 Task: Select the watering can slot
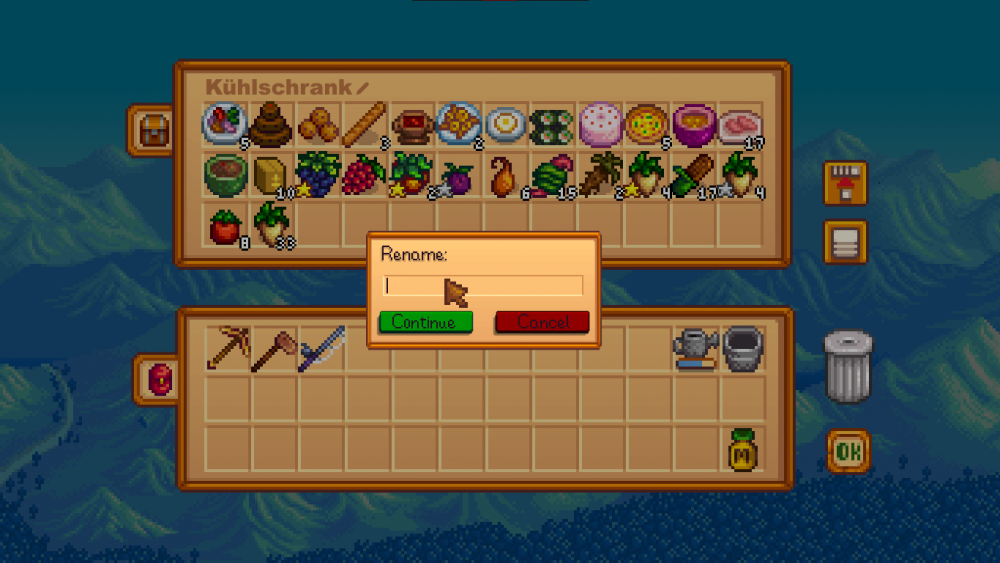[x=694, y=348]
